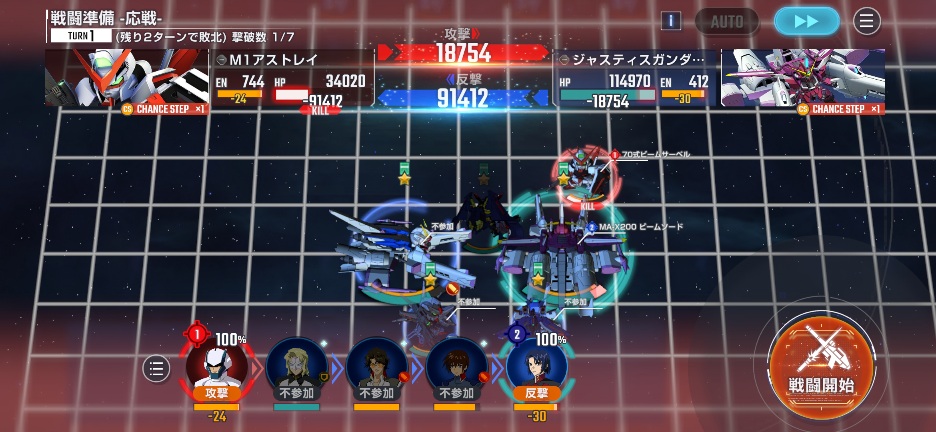936x432 pixels.
Task: Toggle AUTO battle mode
Action: pyautogui.click(x=727, y=21)
